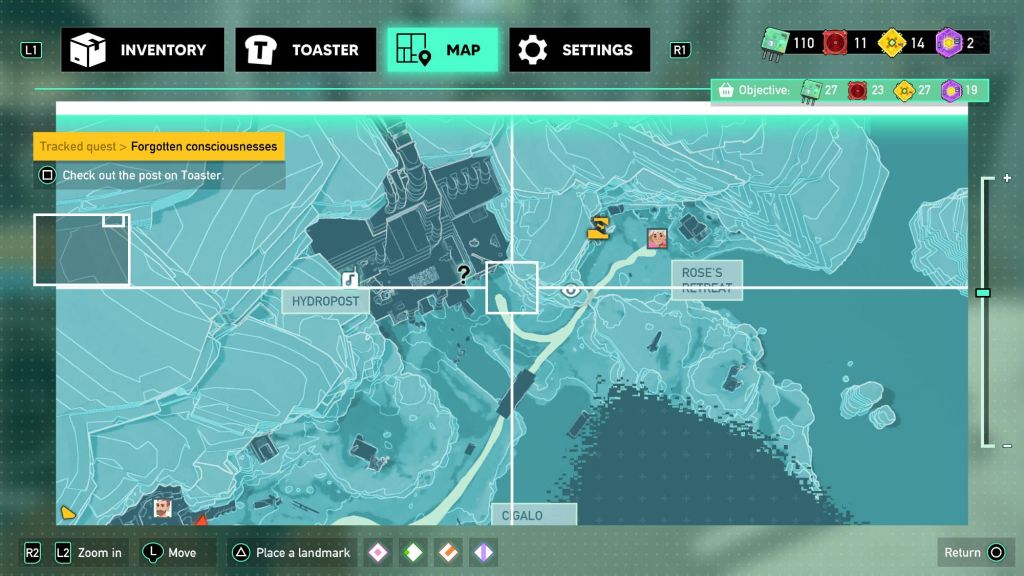Adjust the map zoom slider handle
The height and width of the screenshot is (576, 1024).
pos(983,292)
